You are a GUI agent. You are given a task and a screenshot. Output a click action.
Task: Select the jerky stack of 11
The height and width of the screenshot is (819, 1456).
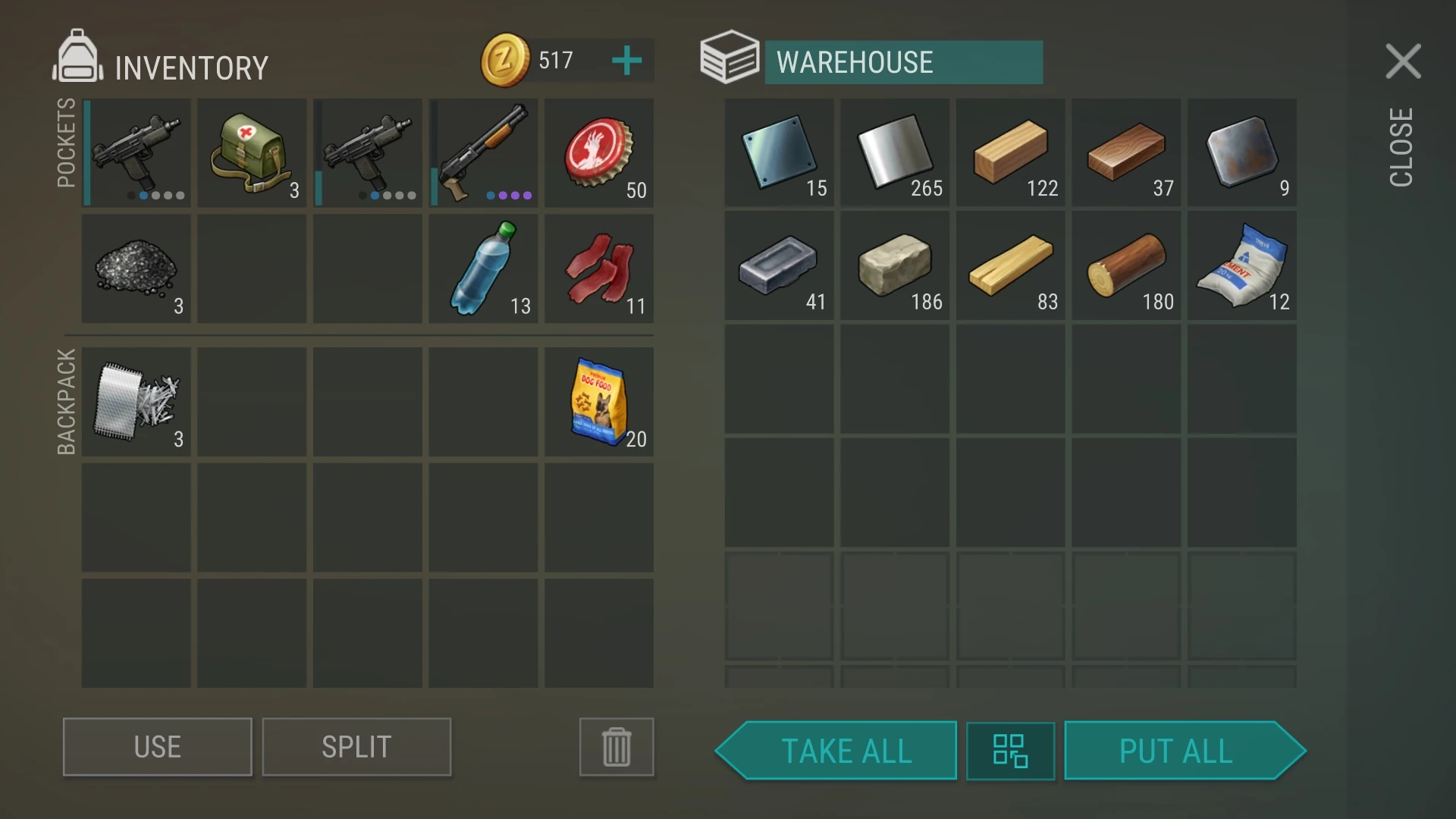tap(598, 267)
